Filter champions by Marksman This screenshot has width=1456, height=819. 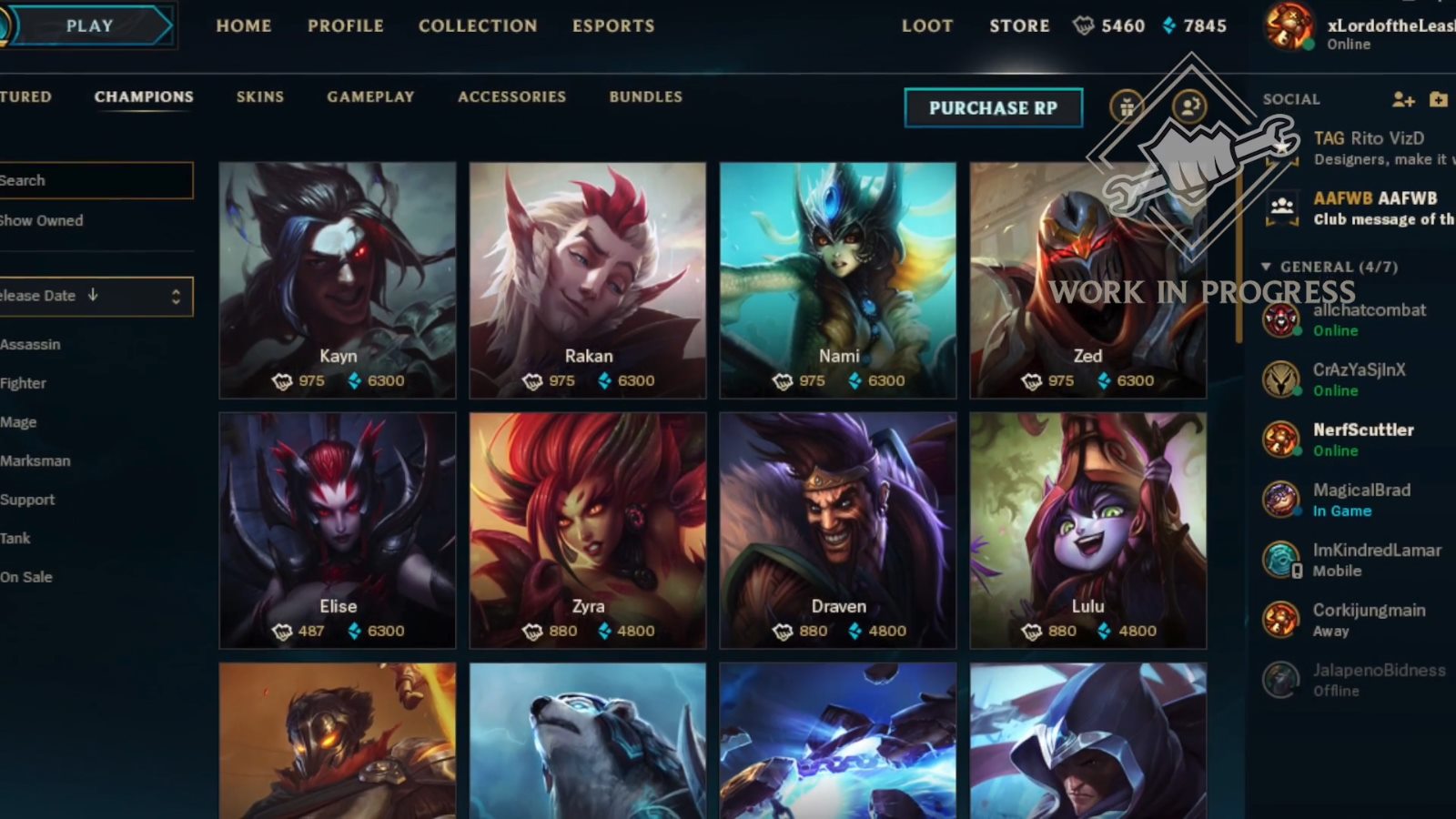35,461
